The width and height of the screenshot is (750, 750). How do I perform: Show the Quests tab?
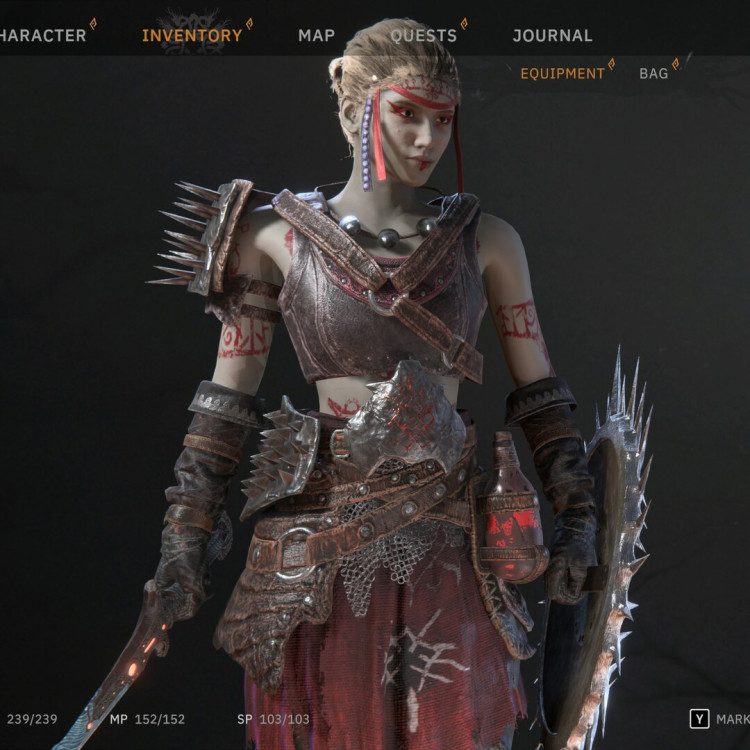(x=423, y=36)
